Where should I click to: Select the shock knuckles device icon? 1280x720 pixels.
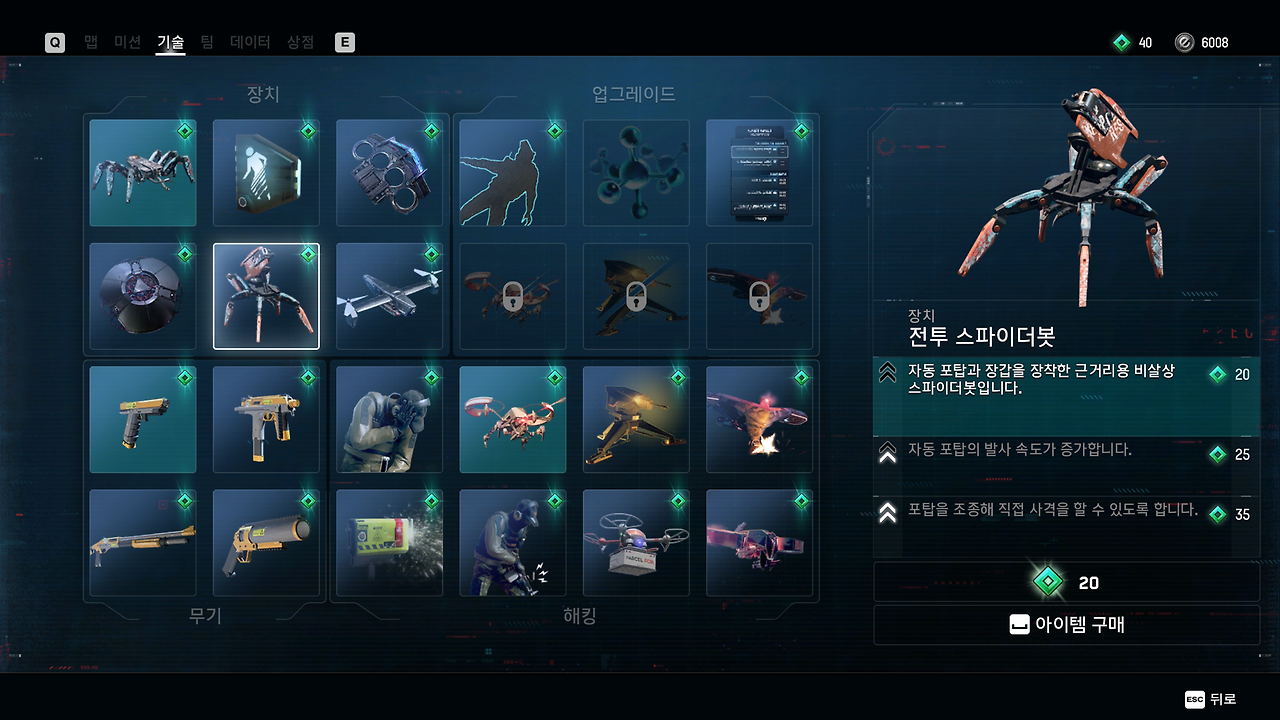[x=389, y=172]
